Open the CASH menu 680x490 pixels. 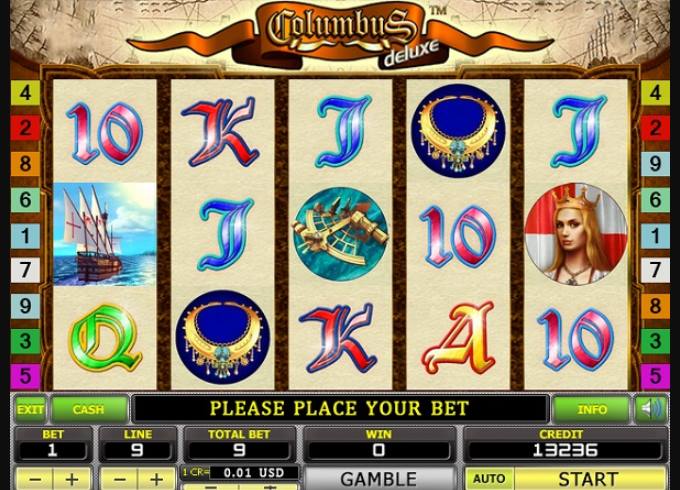(88, 409)
